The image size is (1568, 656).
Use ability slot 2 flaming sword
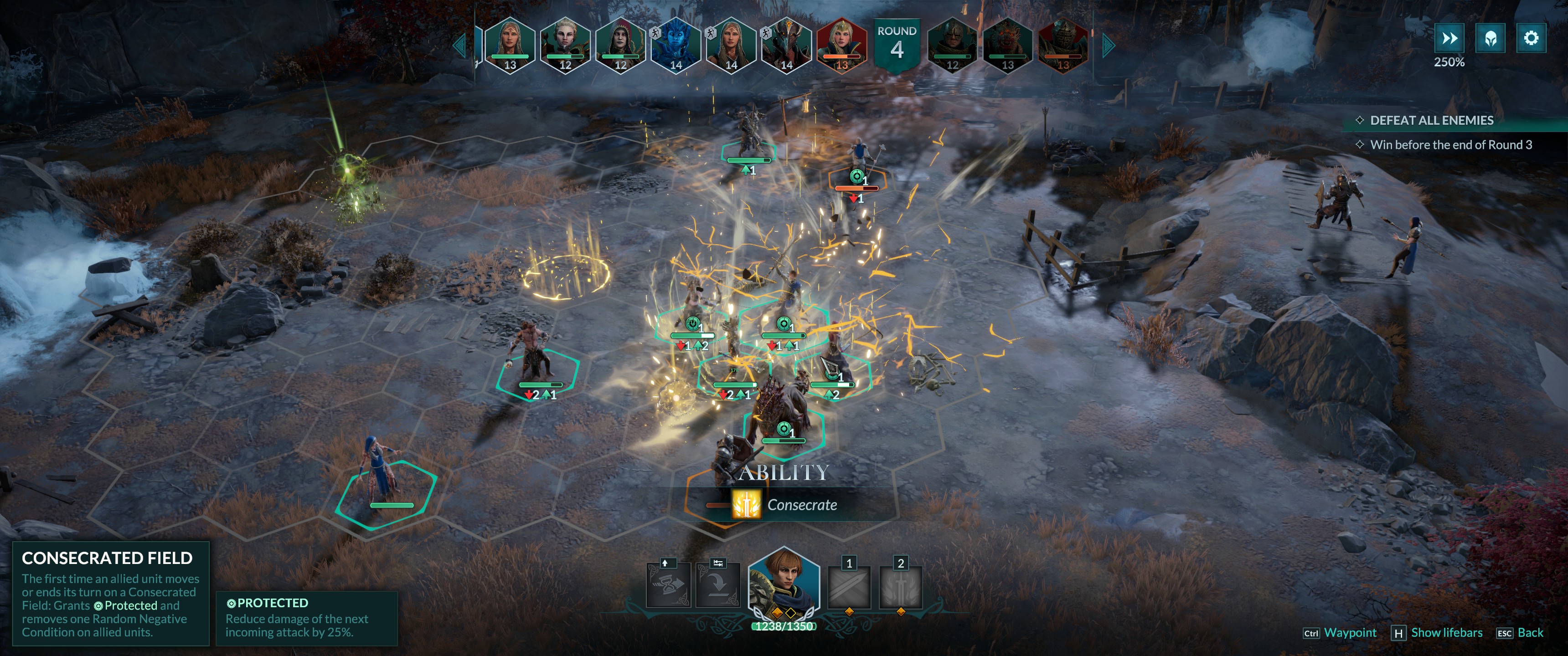coord(900,587)
